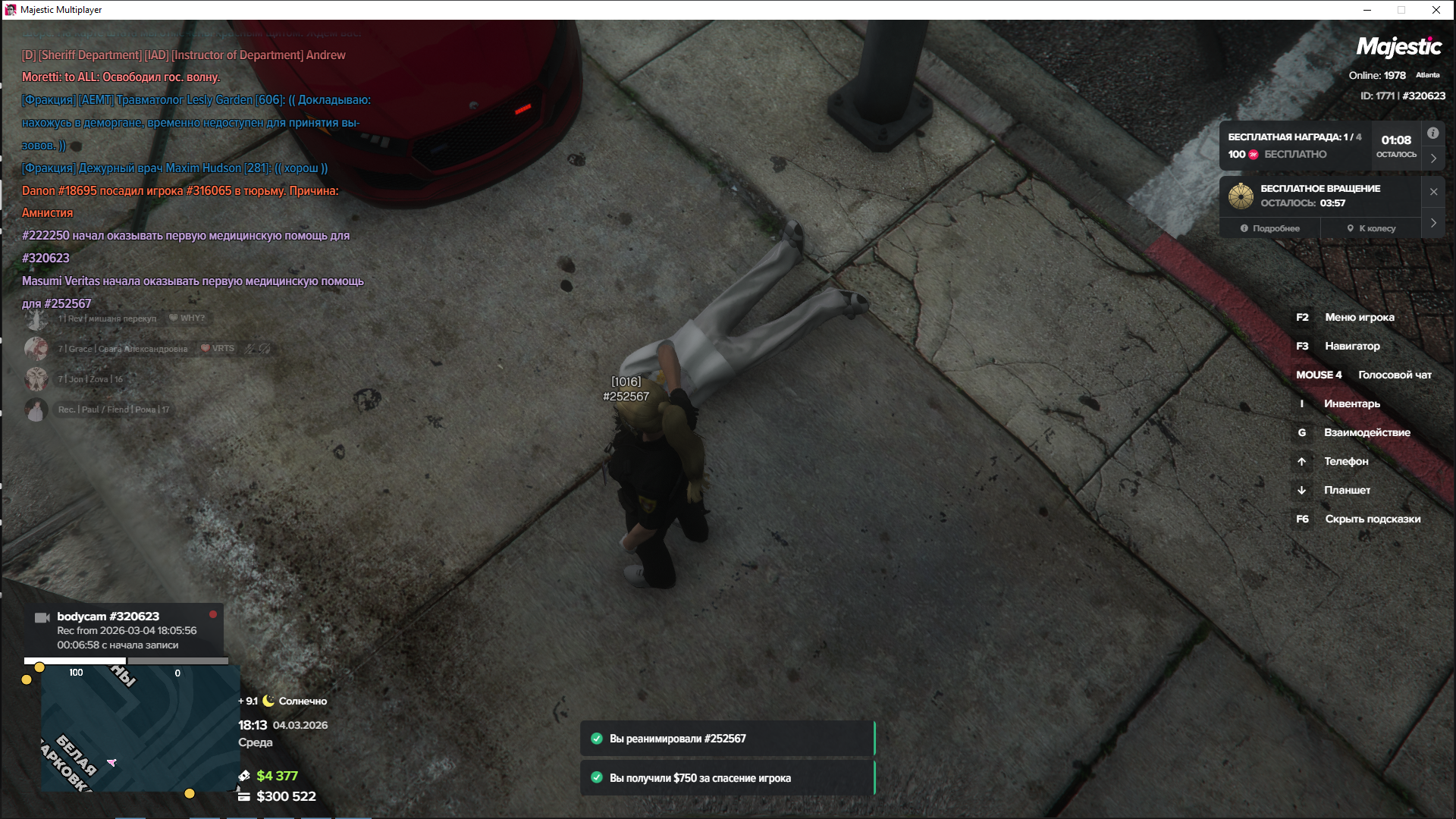This screenshot has height=819, width=1456.
Task: Expand the free reward panel arrow
Action: [x=1433, y=158]
